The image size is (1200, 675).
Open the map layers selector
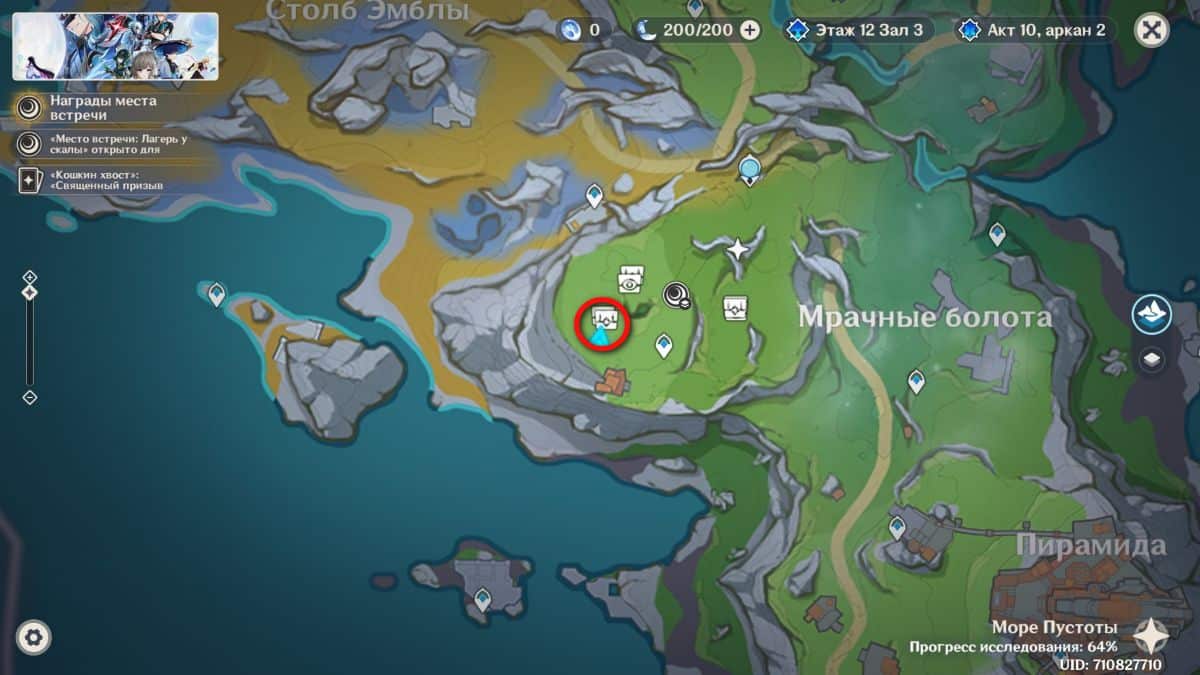click(x=1152, y=360)
